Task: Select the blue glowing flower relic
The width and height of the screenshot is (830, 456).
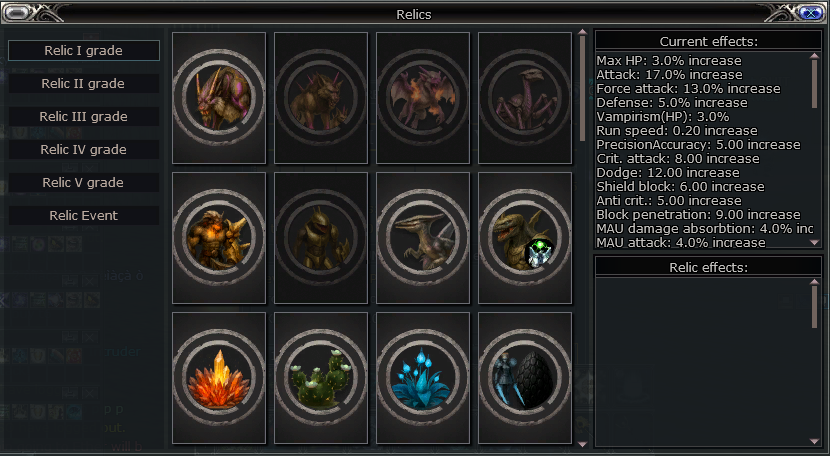Action: click(423, 378)
